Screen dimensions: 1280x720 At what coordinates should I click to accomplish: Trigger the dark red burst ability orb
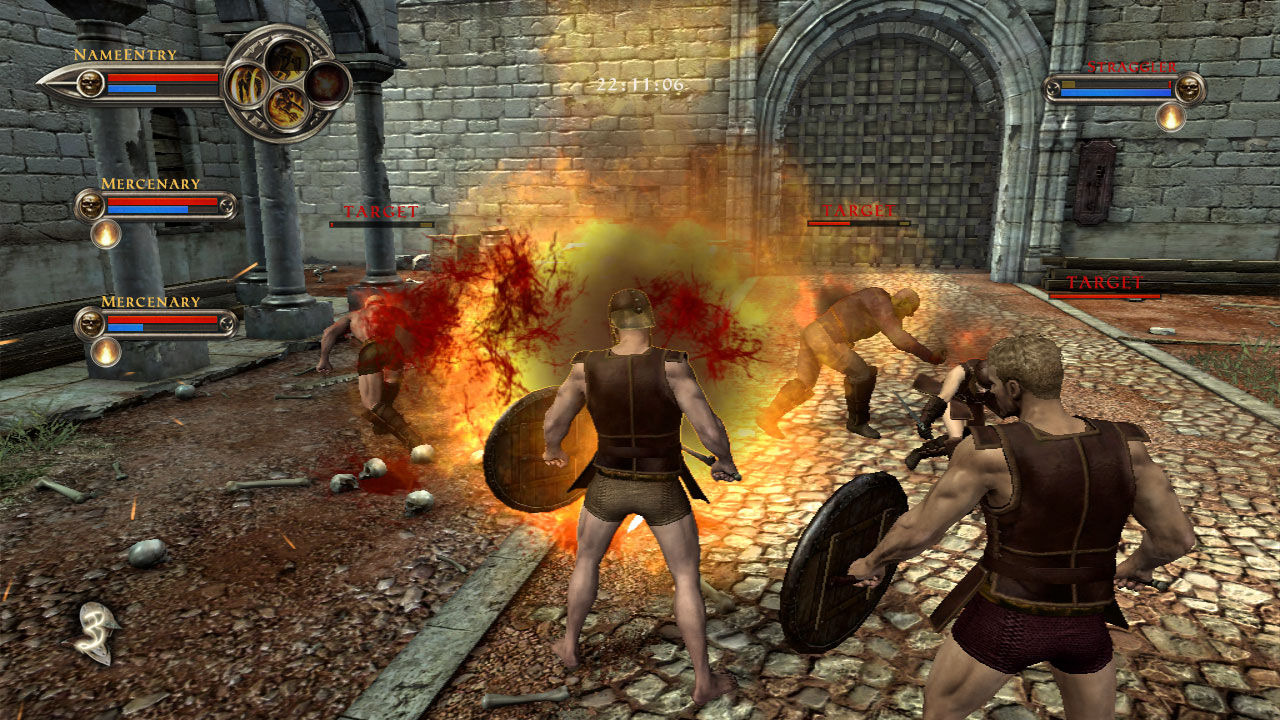pyautogui.click(x=325, y=85)
